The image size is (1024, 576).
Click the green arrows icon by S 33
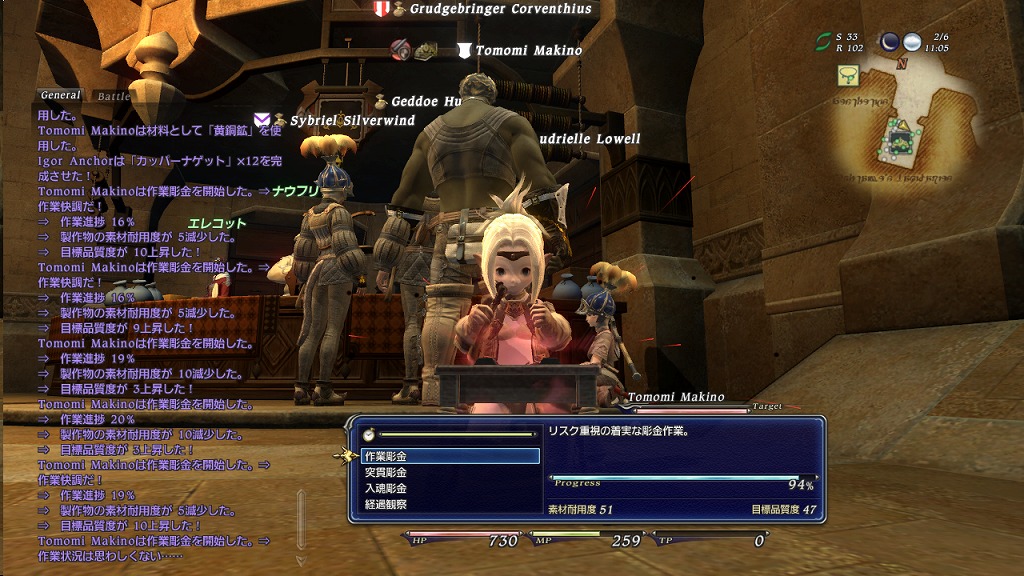pos(824,42)
